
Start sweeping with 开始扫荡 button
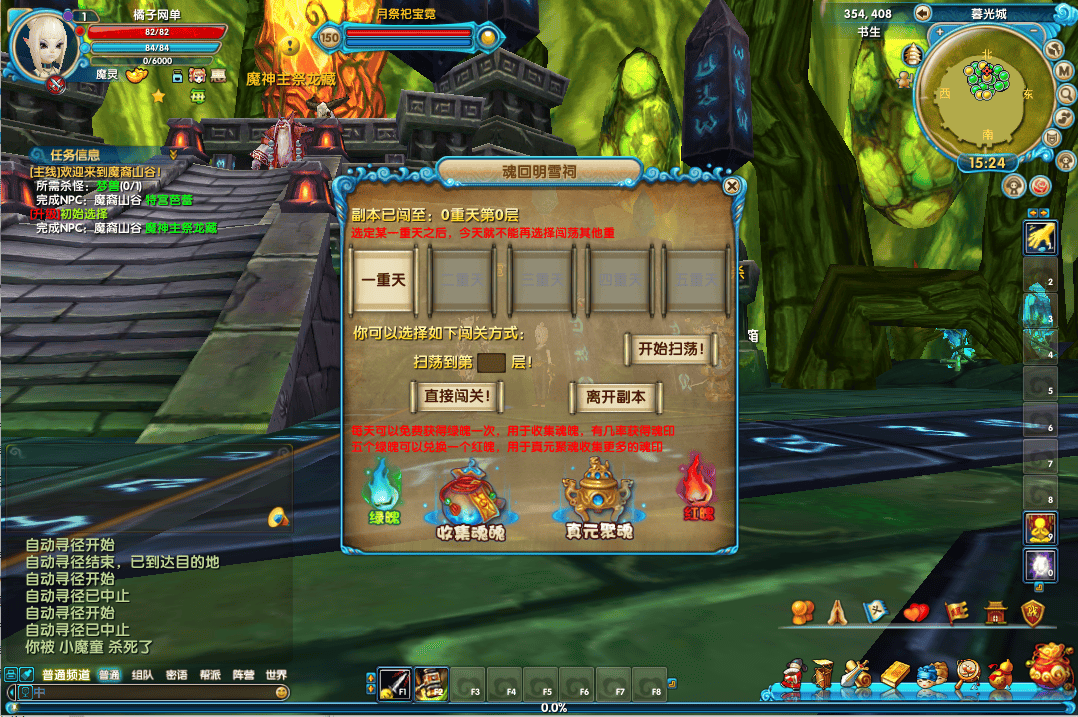[x=671, y=349]
